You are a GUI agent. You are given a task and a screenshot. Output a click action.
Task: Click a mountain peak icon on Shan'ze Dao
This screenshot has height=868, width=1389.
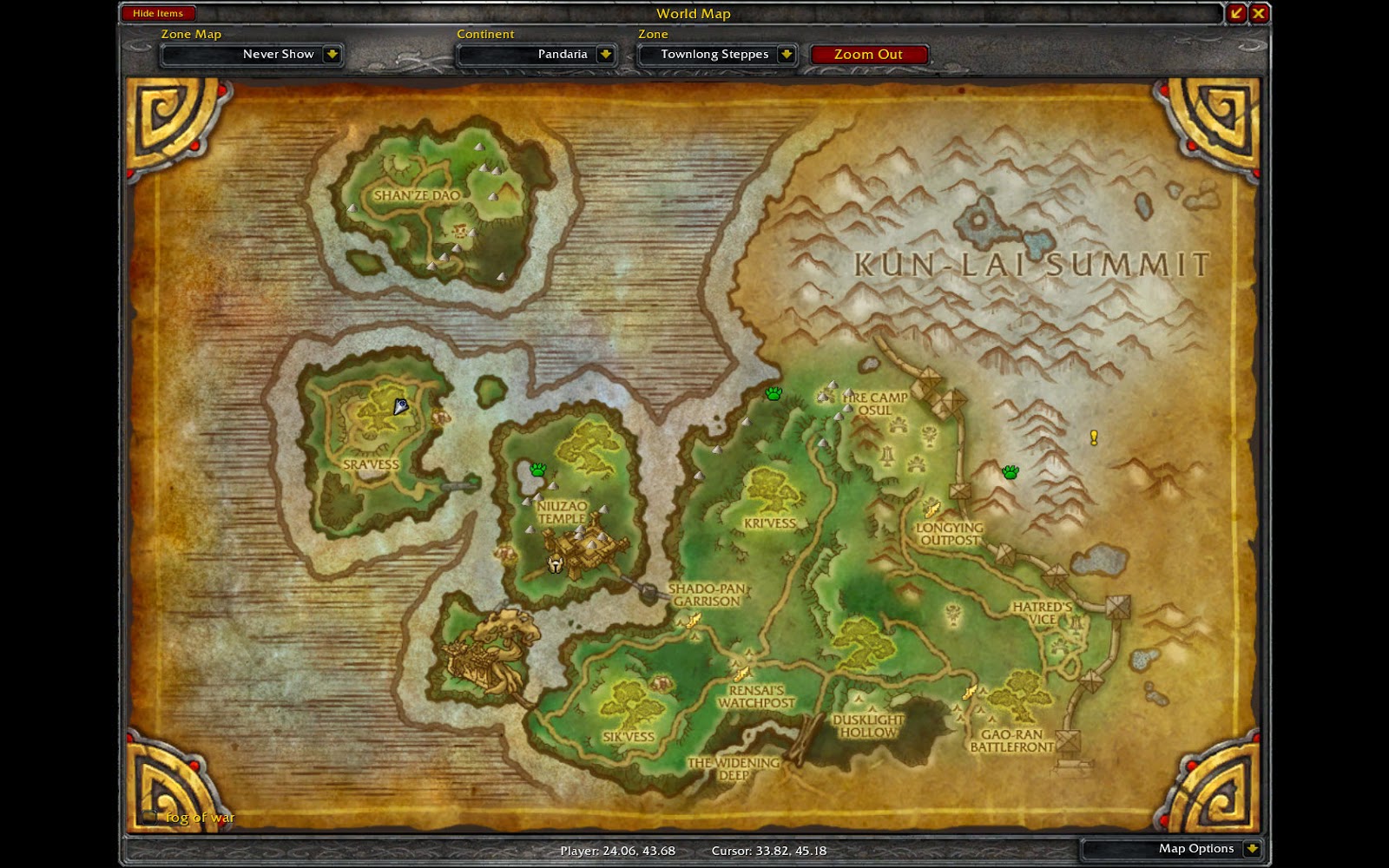point(477,148)
